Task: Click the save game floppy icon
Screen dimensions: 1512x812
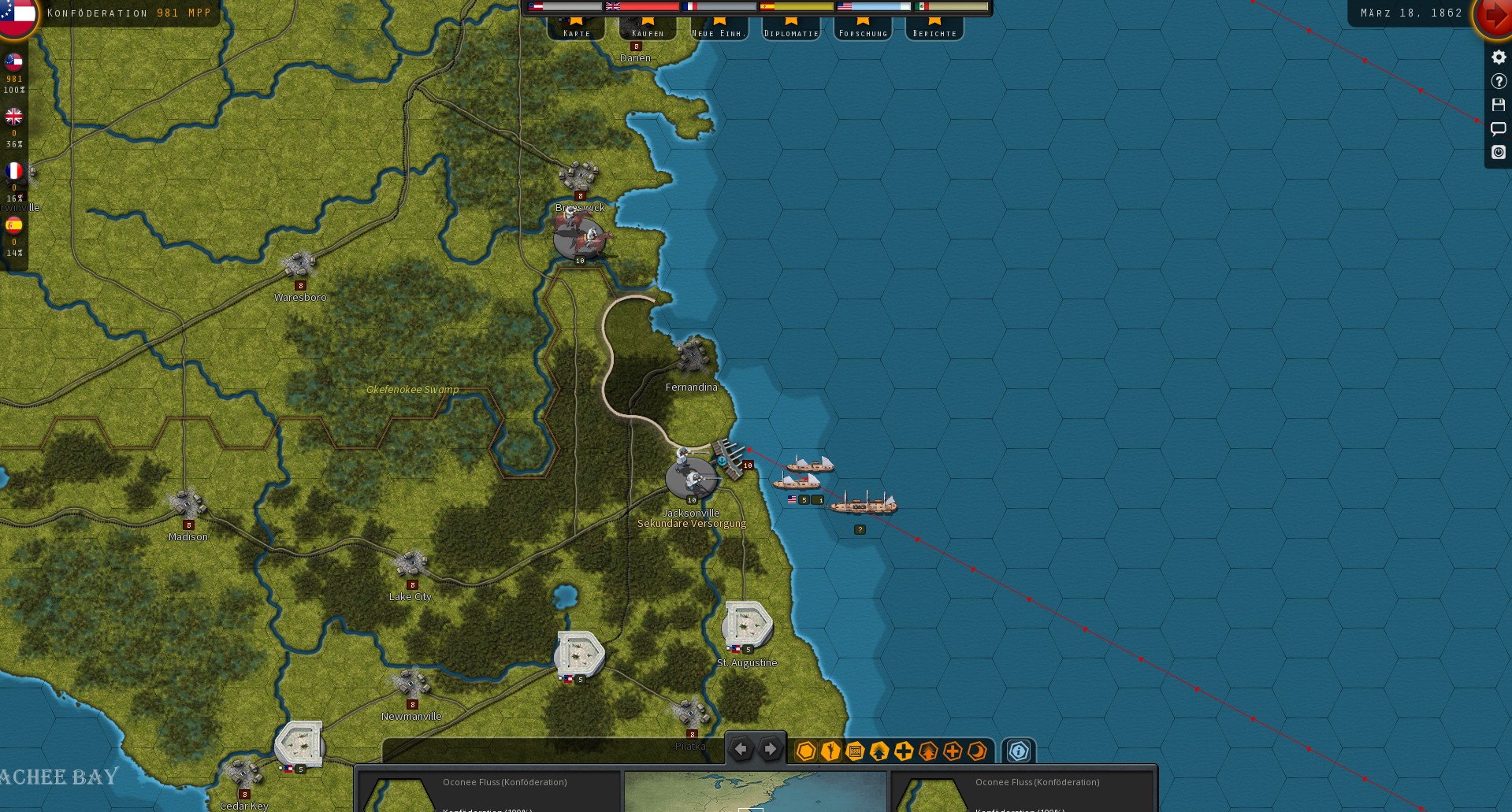Action: [x=1497, y=105]
